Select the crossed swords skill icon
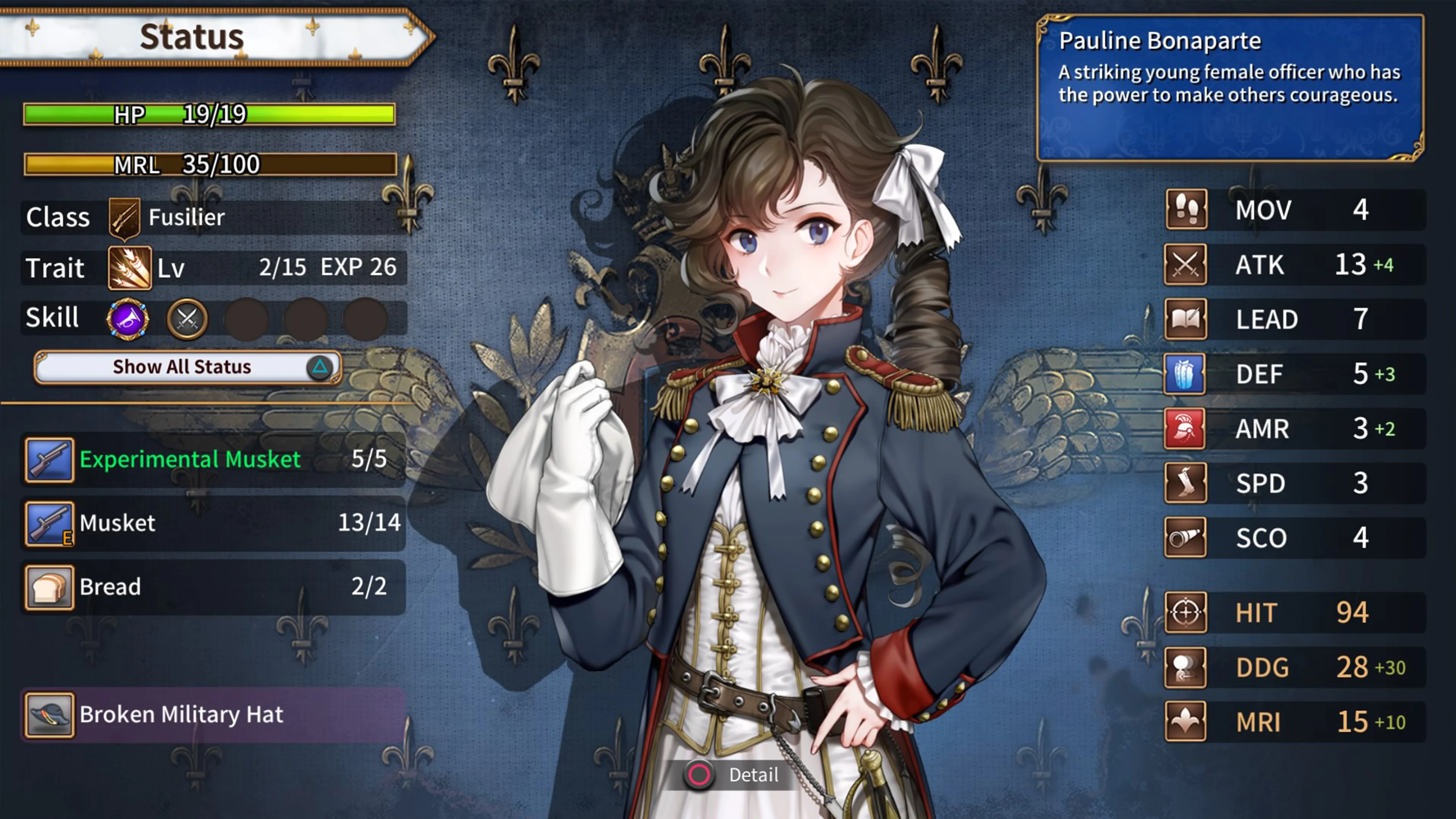This screenshot has width=1456, height=819. click(x=187, y=319)
